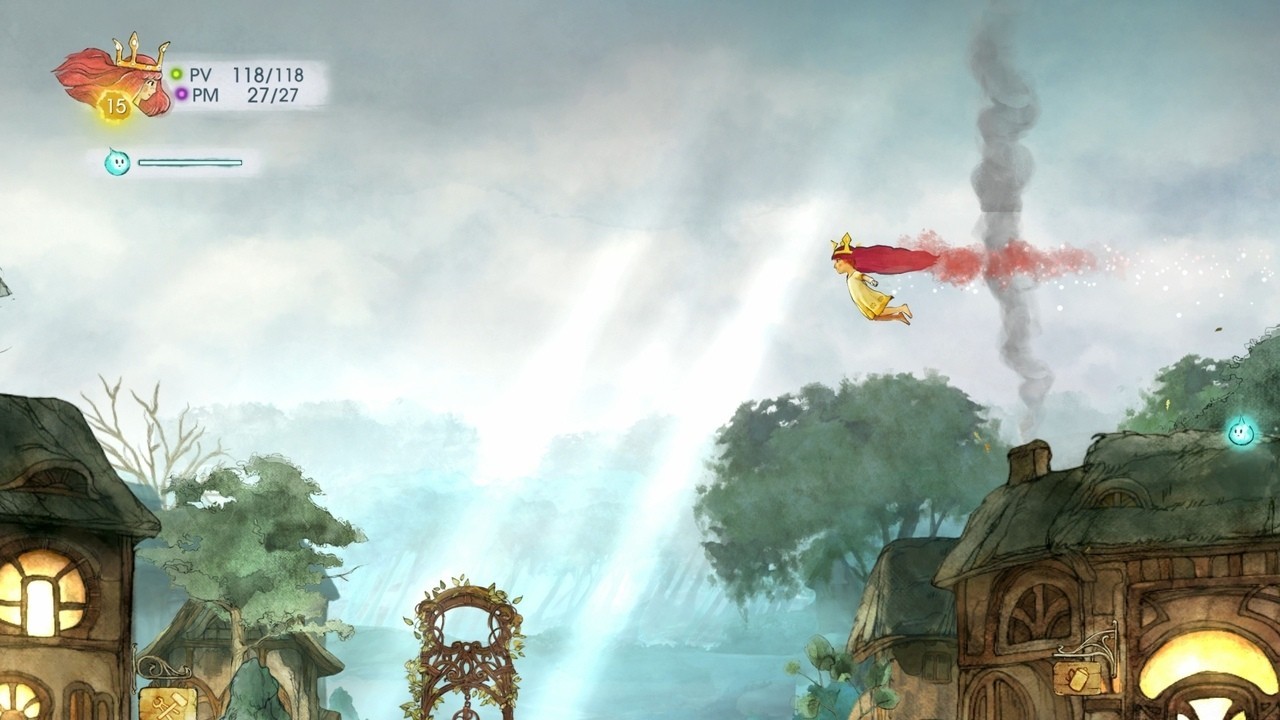Select the PV 118/118 health readout

coord(268,73)
